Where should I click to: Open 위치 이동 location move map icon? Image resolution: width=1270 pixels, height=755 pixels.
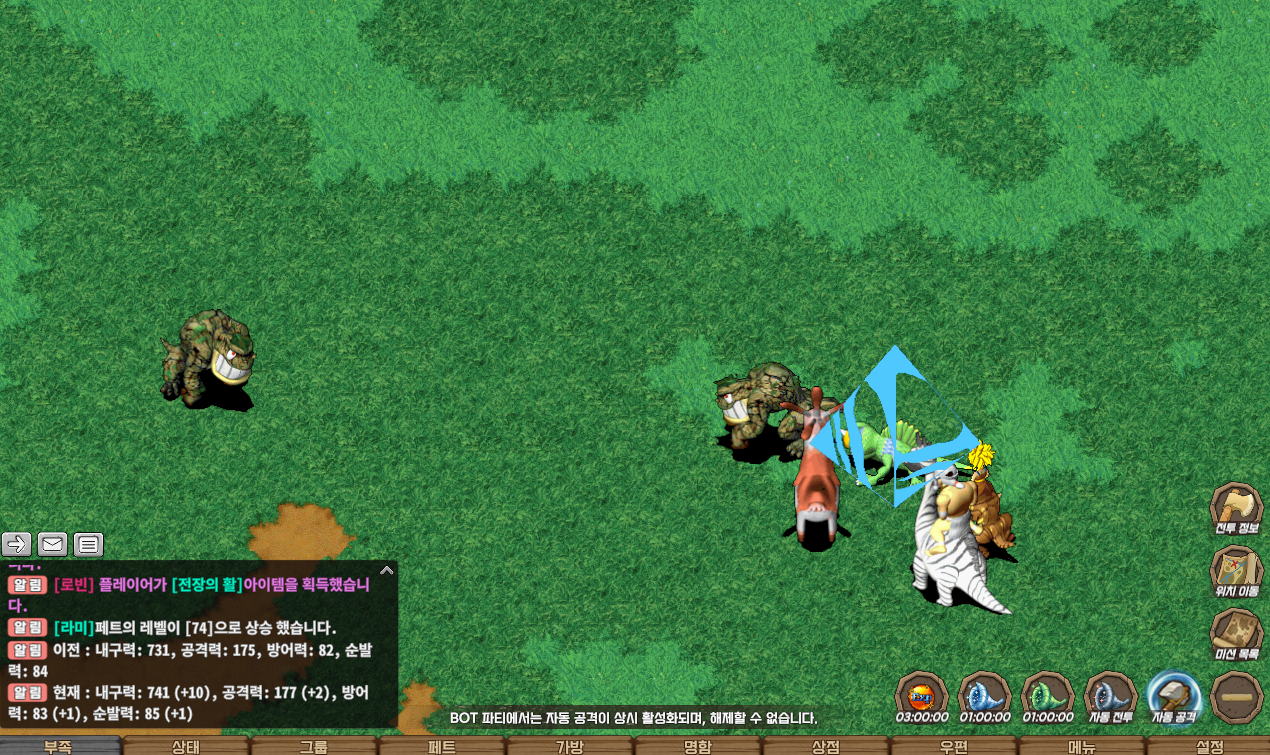click(x=1236, y=572)
